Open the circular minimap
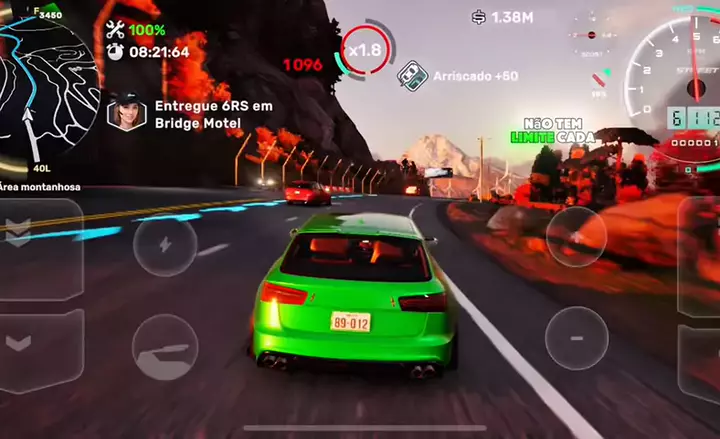The width and height of the screenshot is (720, 439). (x=45, y=85)
